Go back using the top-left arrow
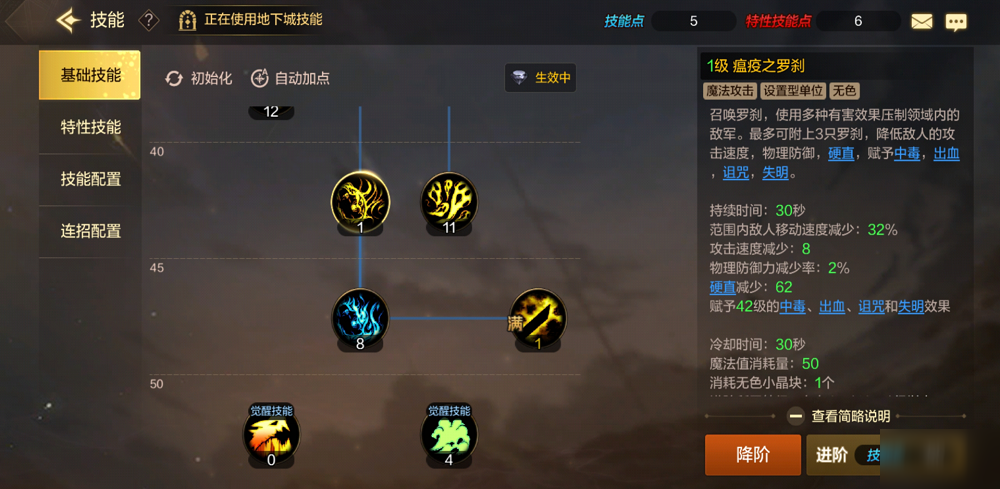 (x=68, y=20)
